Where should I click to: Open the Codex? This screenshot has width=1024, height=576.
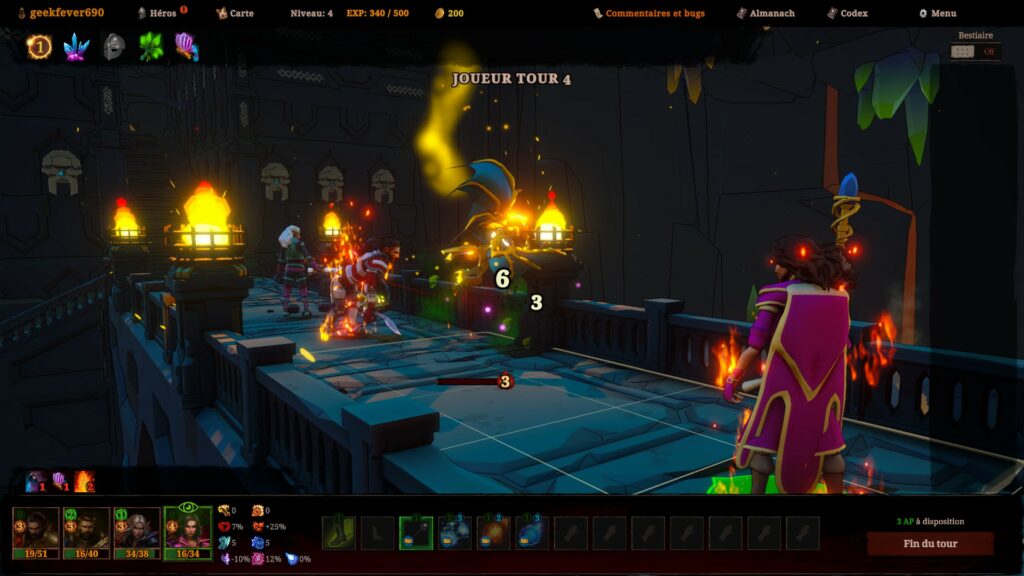853,13
